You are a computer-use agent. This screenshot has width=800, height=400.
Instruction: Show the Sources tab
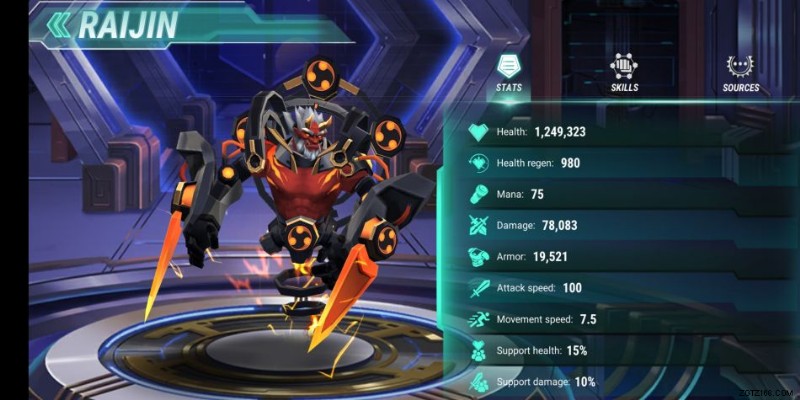click(x=741, y=72)
